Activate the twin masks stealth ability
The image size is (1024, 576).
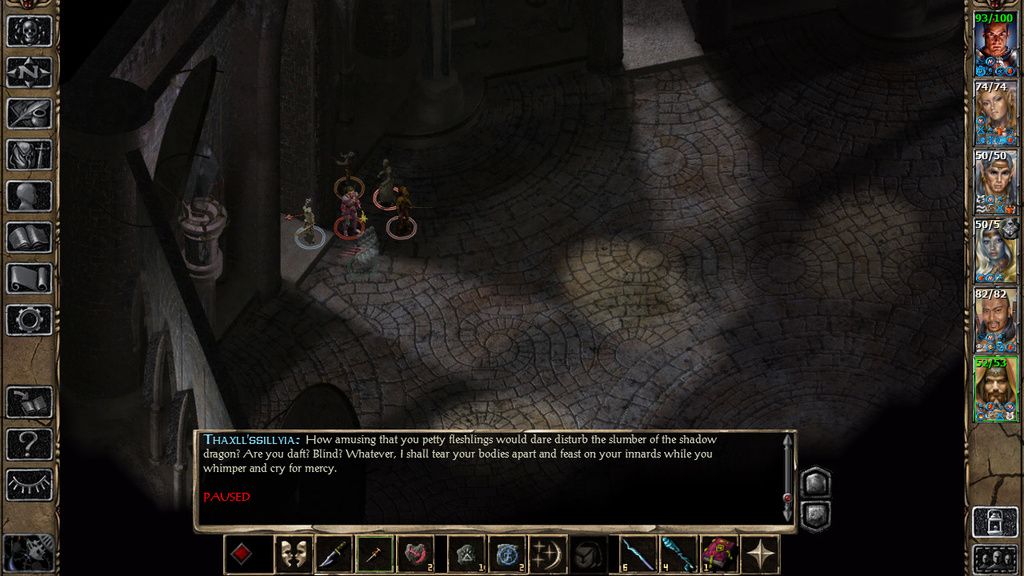click(x=290, y=555)
